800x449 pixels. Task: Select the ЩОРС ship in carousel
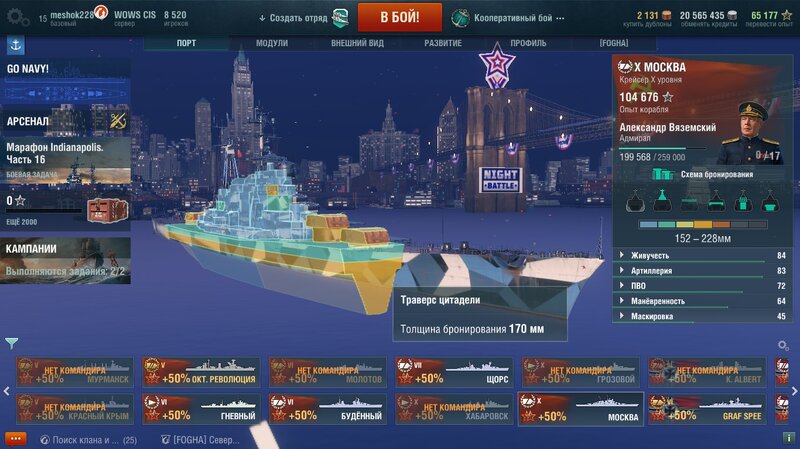(453, 372)
